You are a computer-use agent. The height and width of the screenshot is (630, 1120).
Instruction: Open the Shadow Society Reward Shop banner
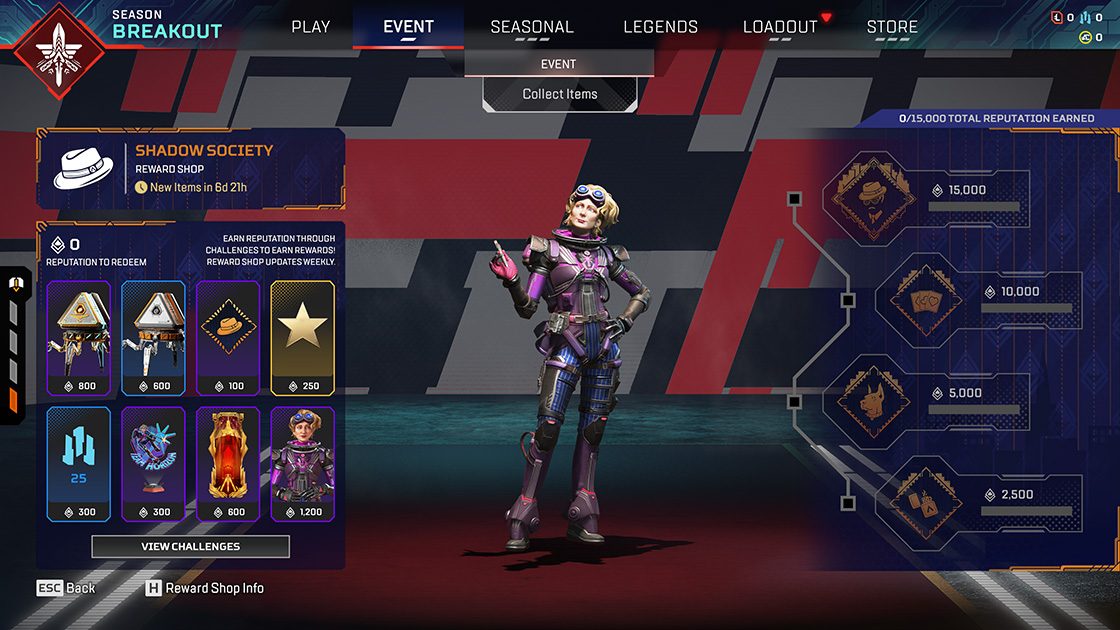tap(190, 168)
